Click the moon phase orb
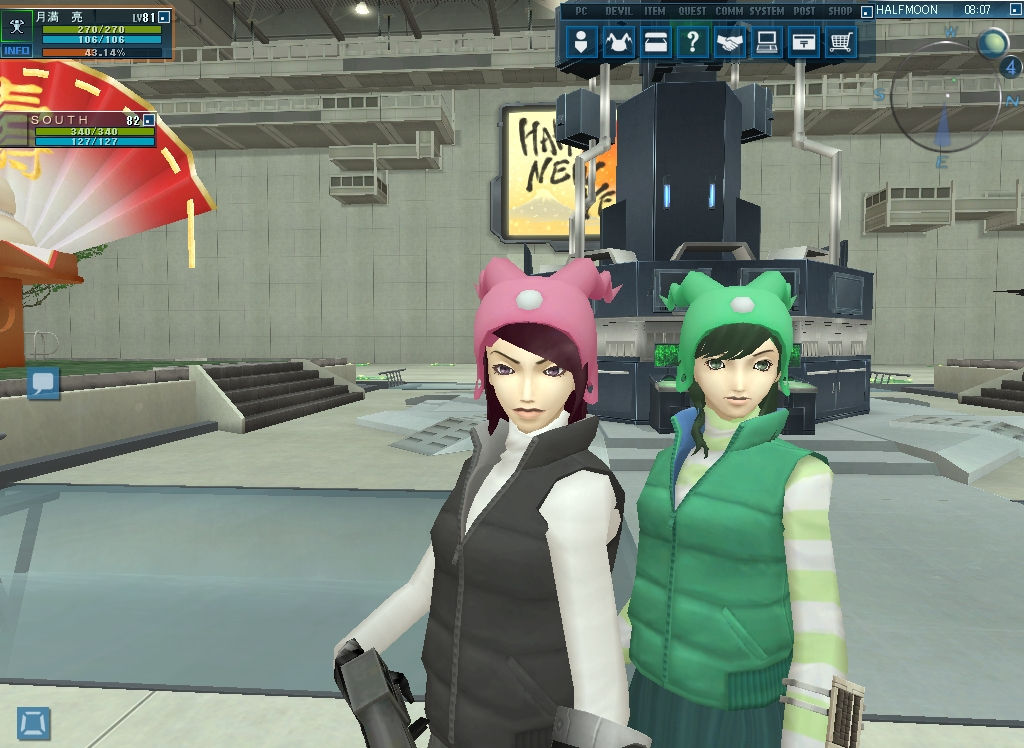This screenshot has width=1024, height=748. 992,43
